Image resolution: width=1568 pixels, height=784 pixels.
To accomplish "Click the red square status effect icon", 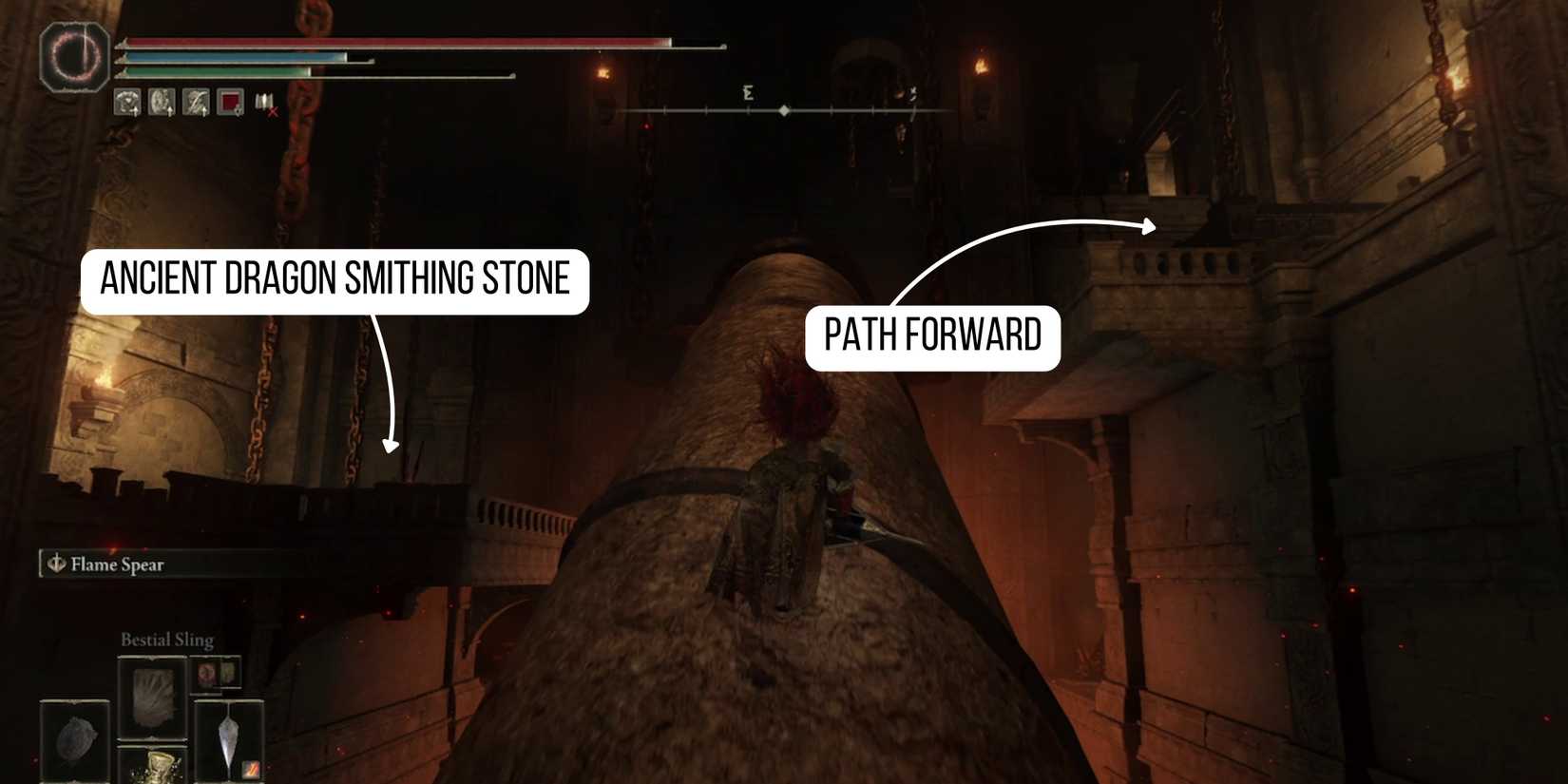I will pos(230,103).
